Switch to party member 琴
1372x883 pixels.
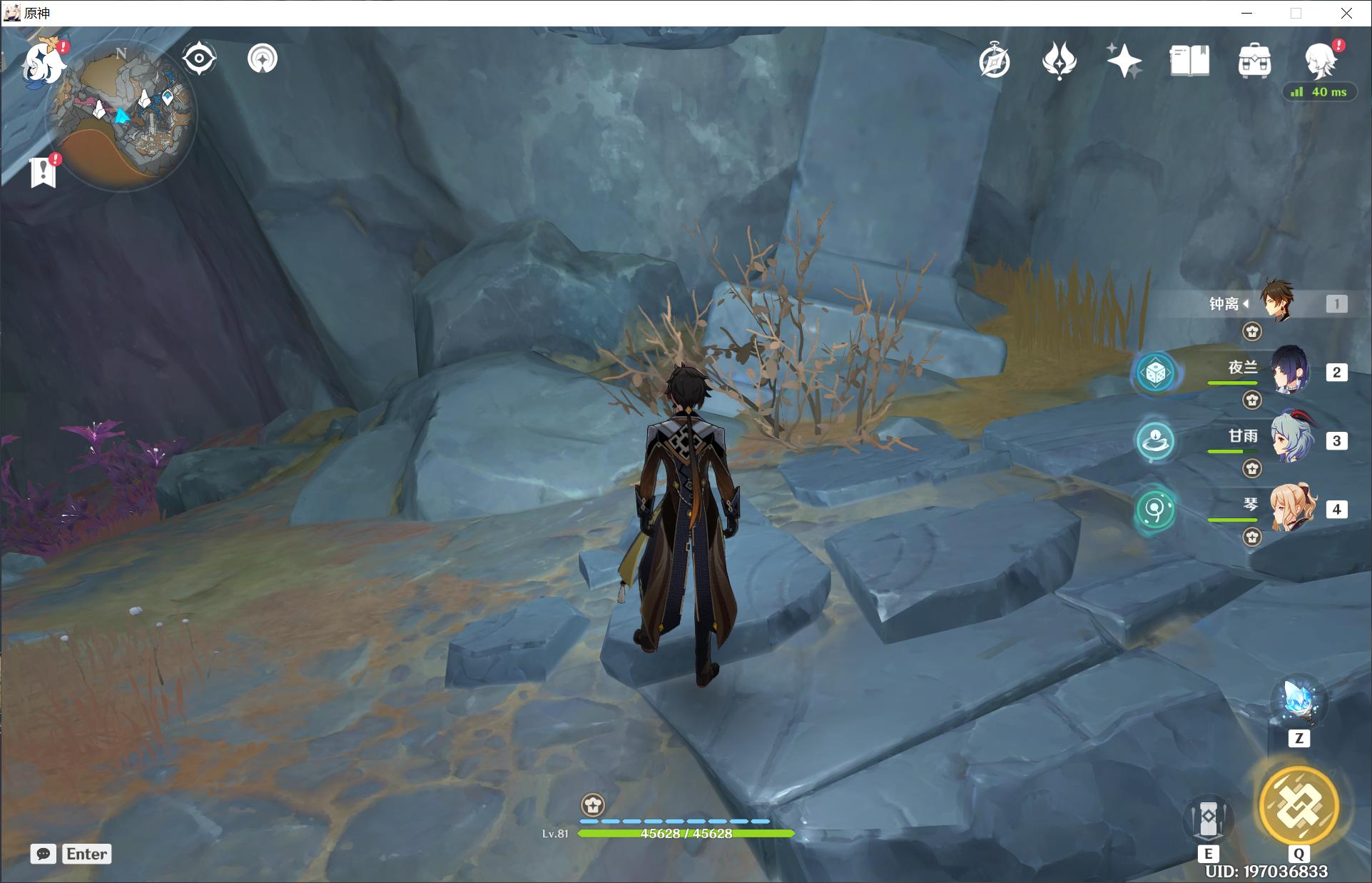click(1290, 508)
